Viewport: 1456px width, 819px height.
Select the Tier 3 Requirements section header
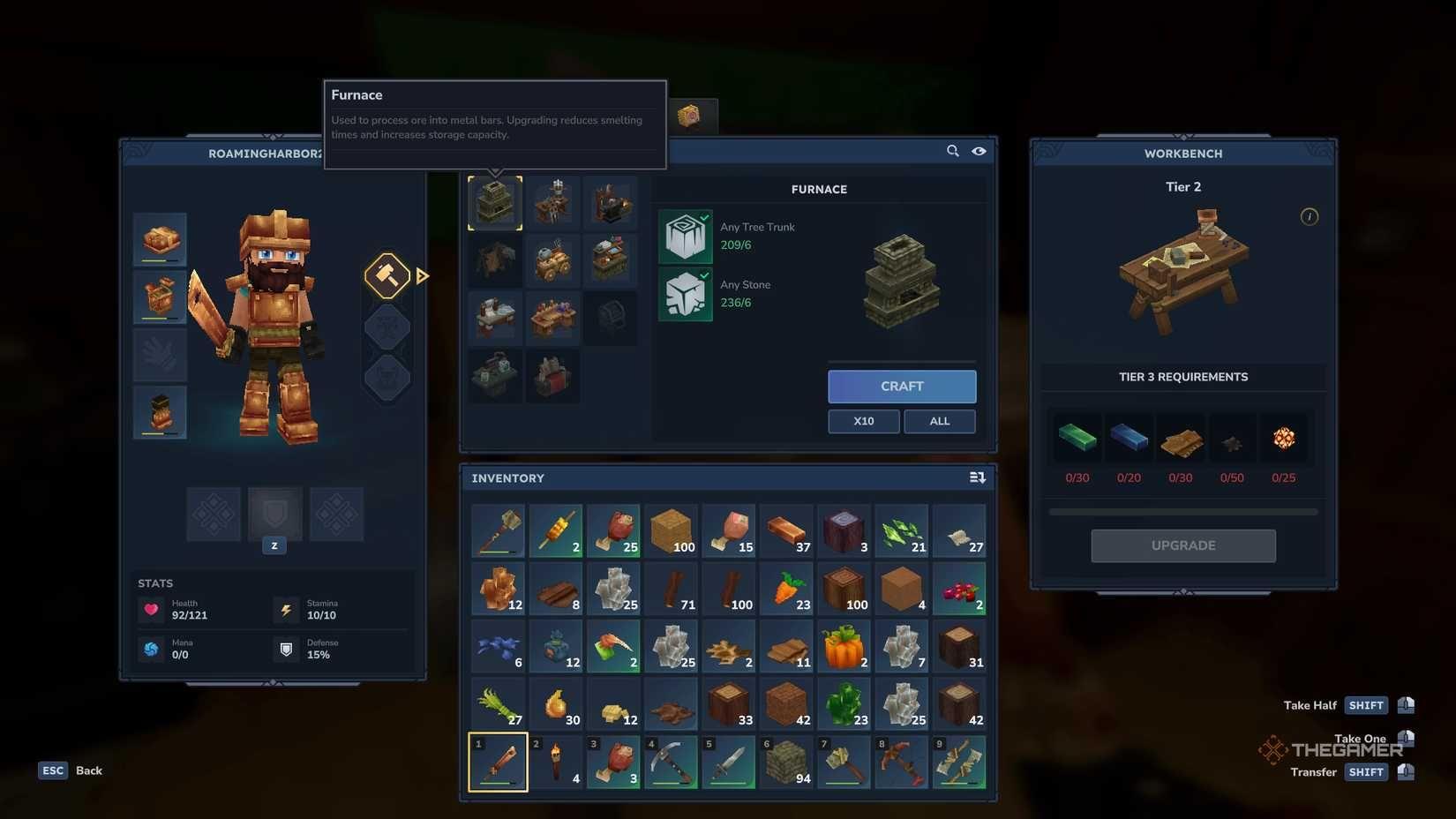click(1182, 376)
